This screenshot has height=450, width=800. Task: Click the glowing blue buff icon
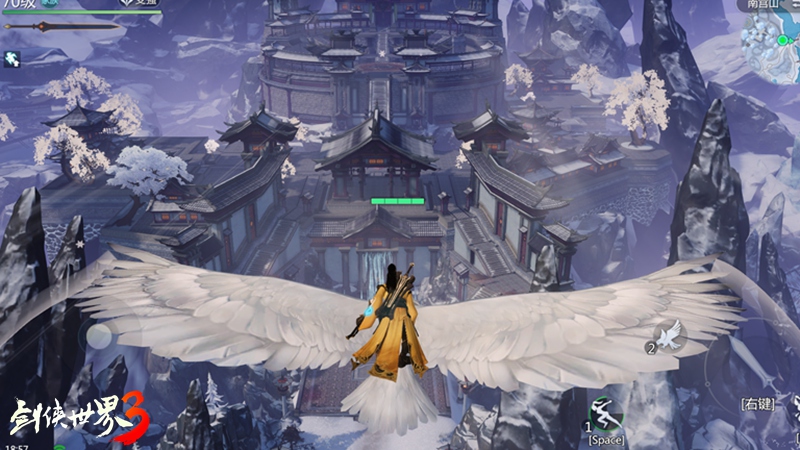point(14,60)
